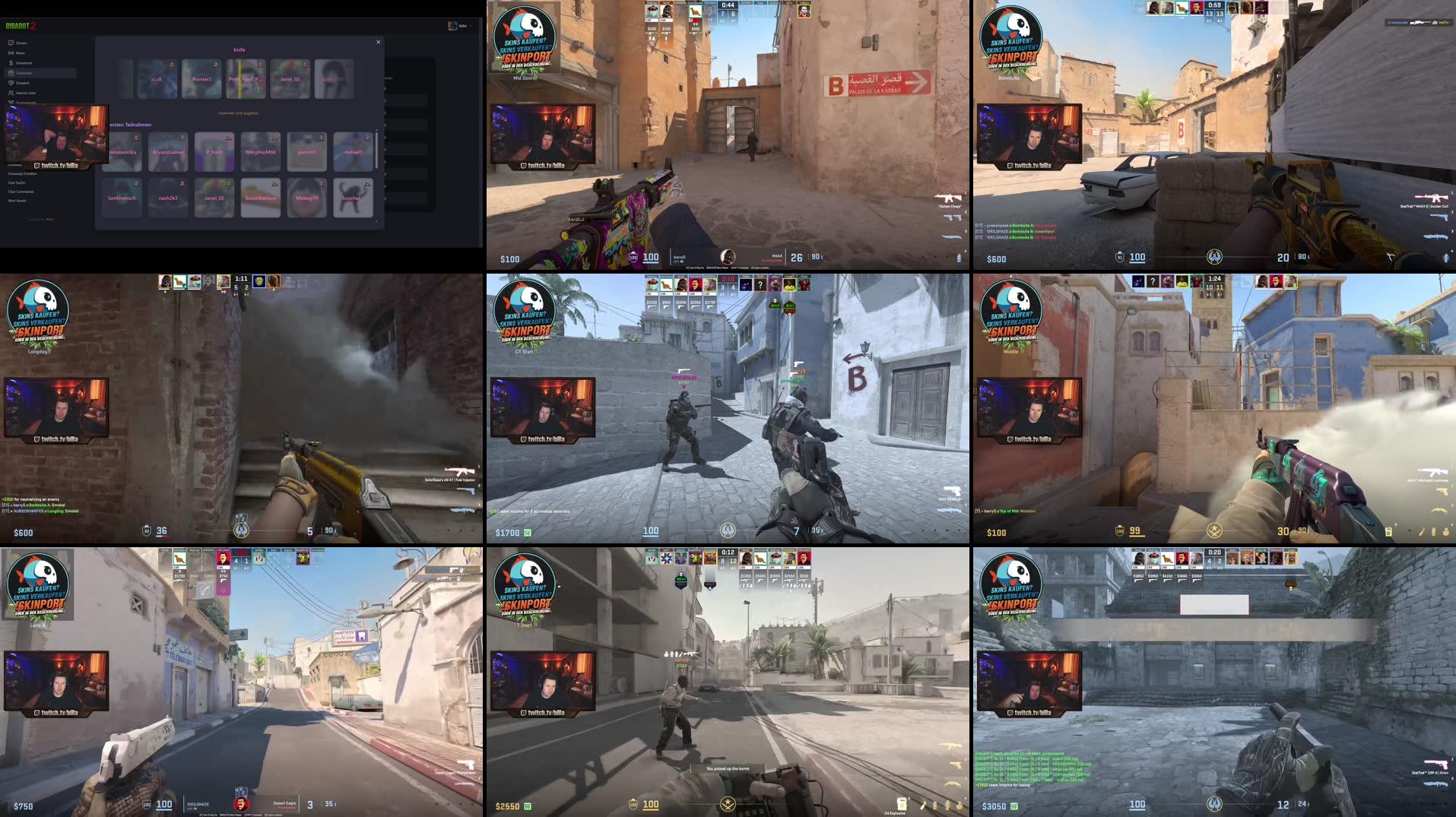
Task: Close the knife giveaway dialog
Action: pos(378,42)
